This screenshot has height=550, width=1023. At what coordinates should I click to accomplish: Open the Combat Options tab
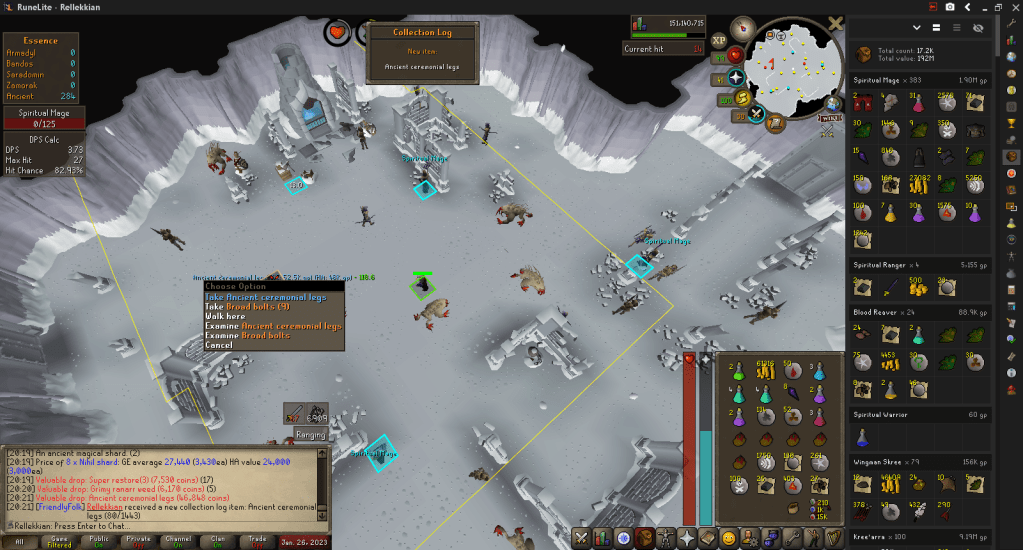click(583, 539)
